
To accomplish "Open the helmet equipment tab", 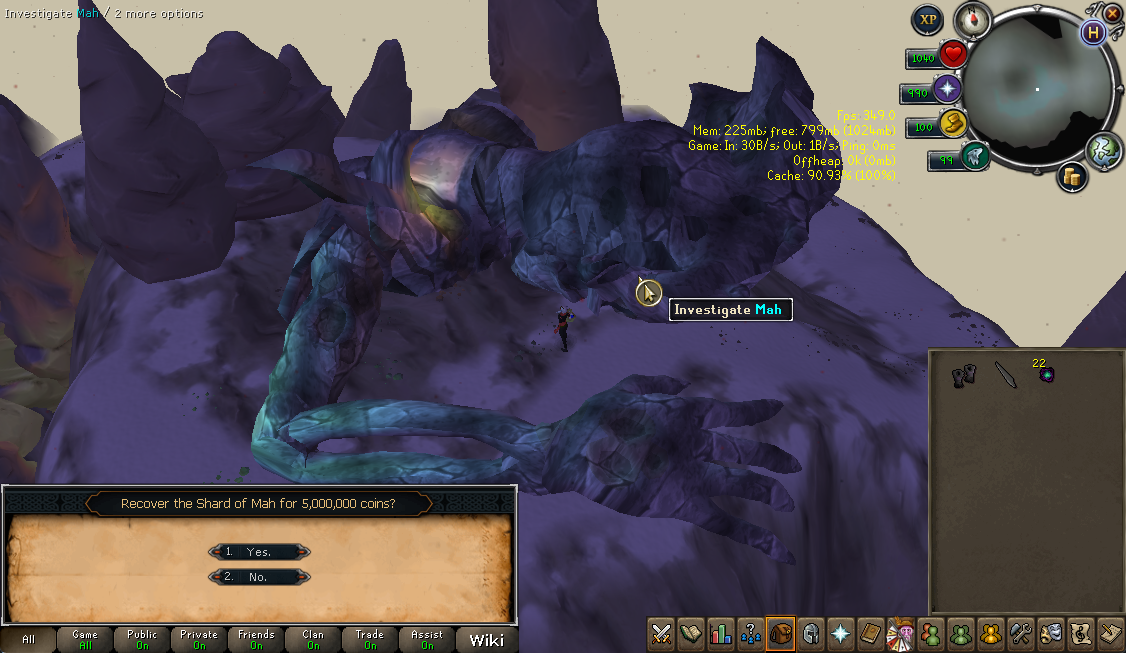I will pos(811,633).
